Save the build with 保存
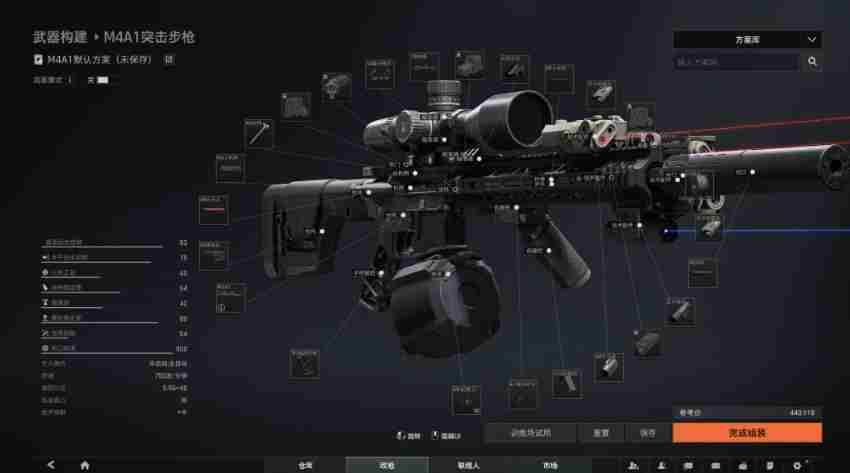The image size is (850, 473). (647, 433)
